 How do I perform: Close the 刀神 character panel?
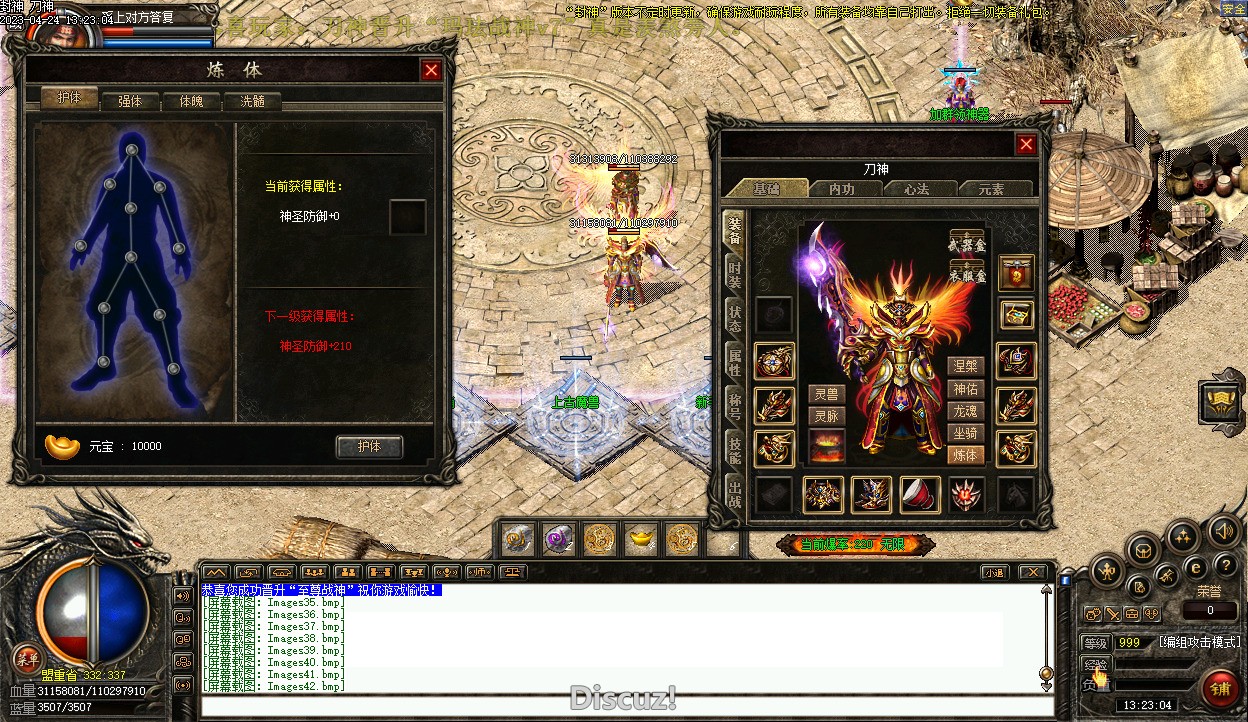1026,144
